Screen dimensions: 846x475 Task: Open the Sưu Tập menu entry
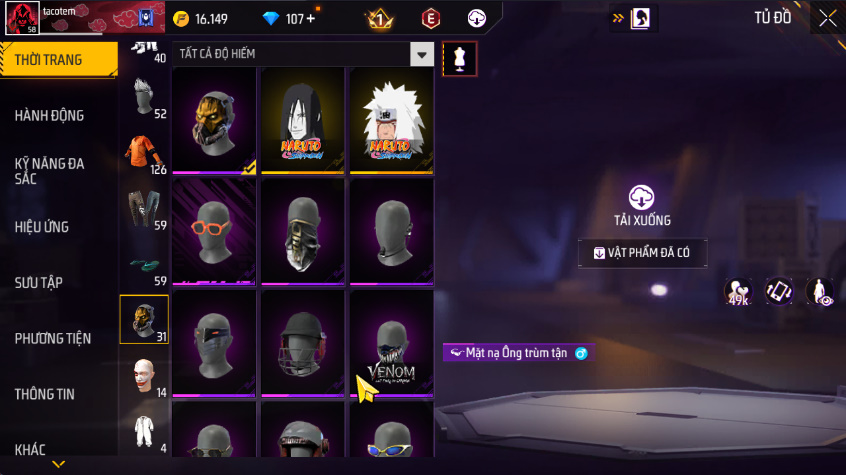tap(39, 283)
